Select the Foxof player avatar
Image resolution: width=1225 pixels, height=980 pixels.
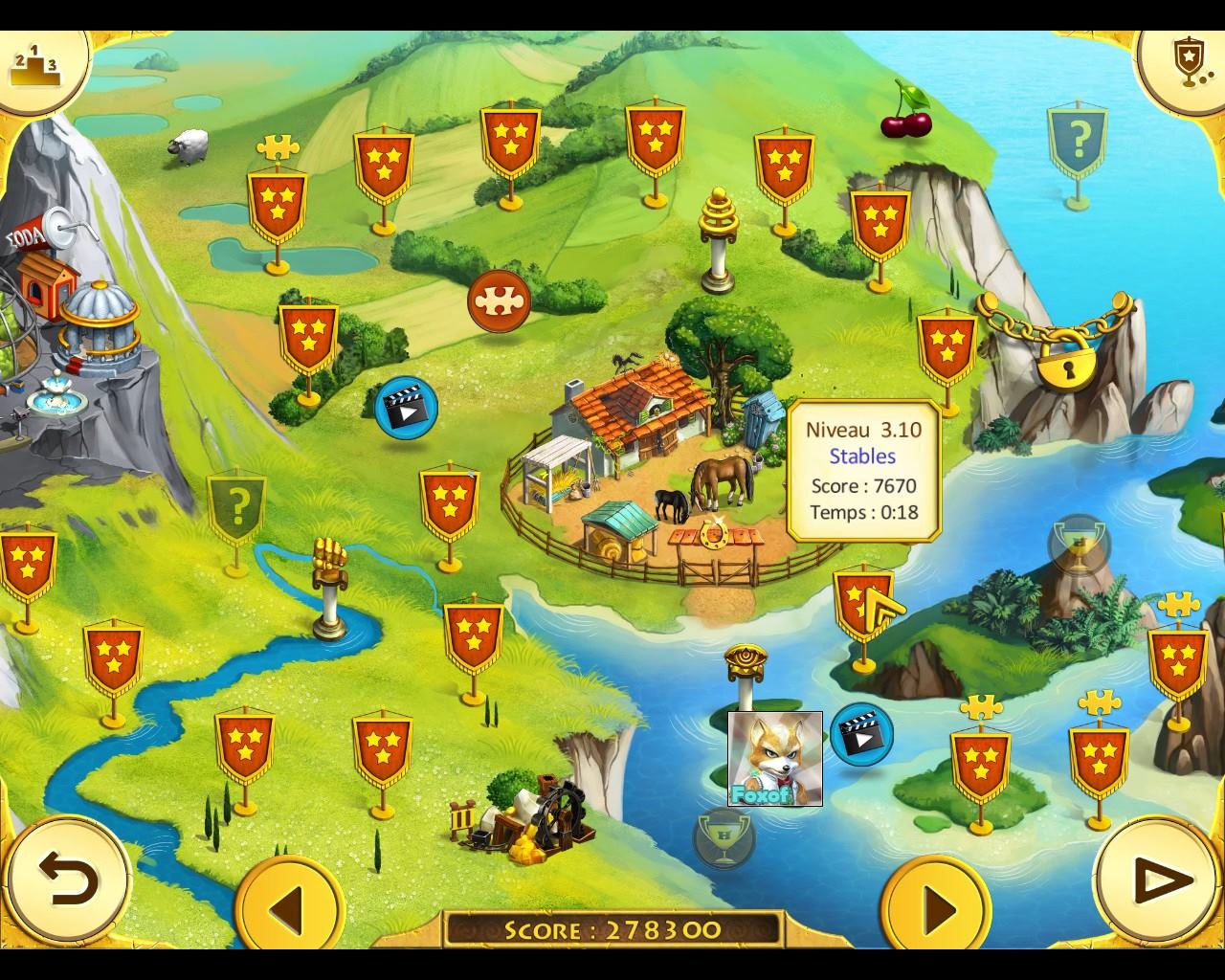tap(775, 758)
